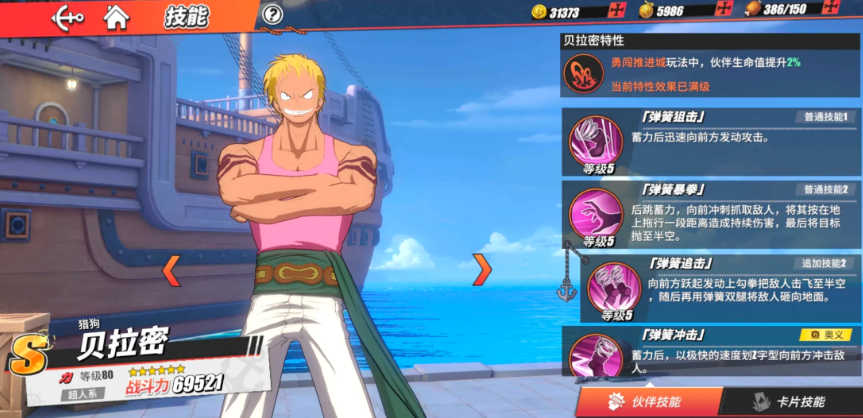Select the 弹簧冲击 skill icon
Screen dimensions: 863x418
596,354
